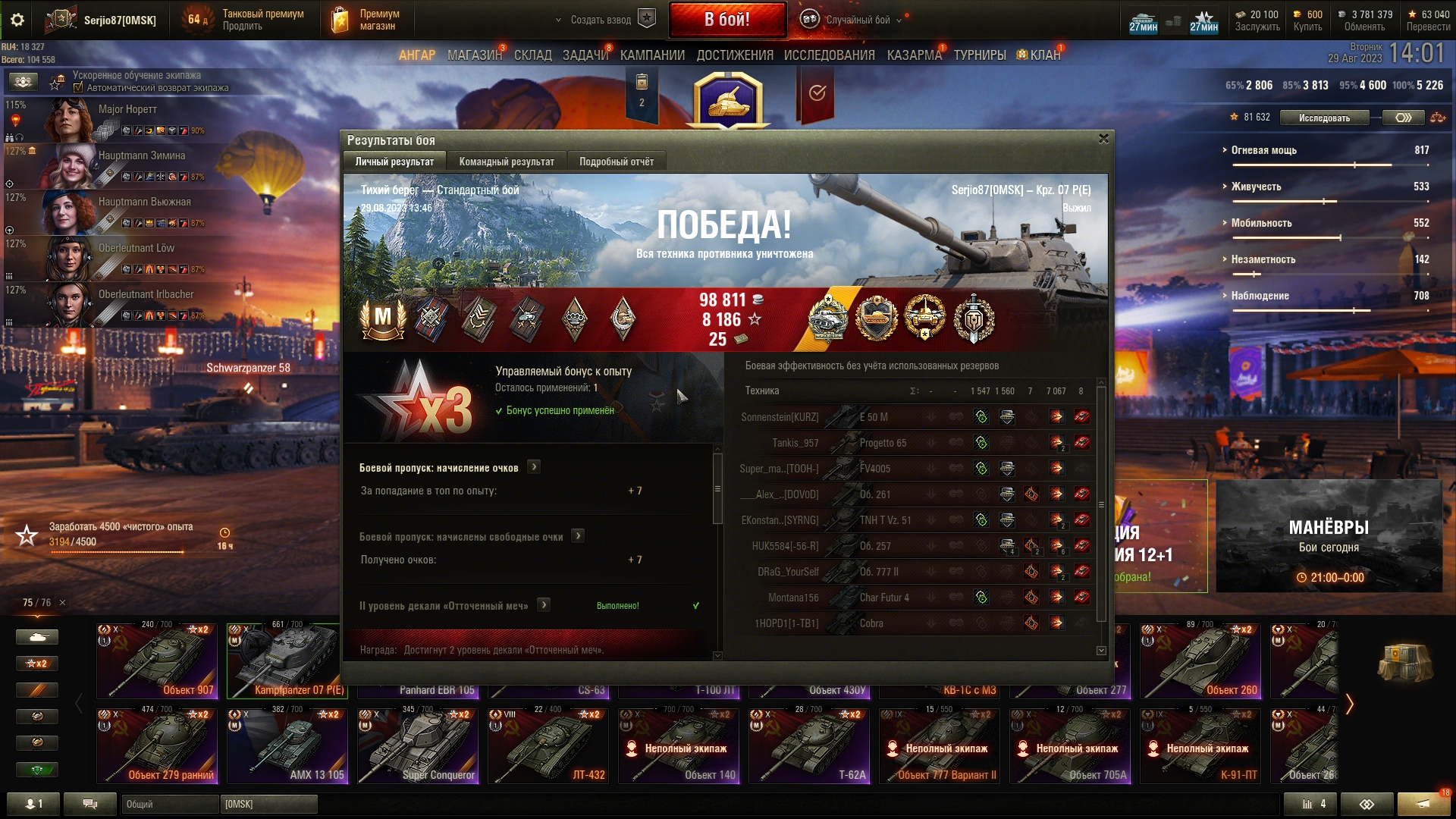Open the МАГАЗИН menu
The width and height of the screenshot is (1456, 819).
click(475, 55)
